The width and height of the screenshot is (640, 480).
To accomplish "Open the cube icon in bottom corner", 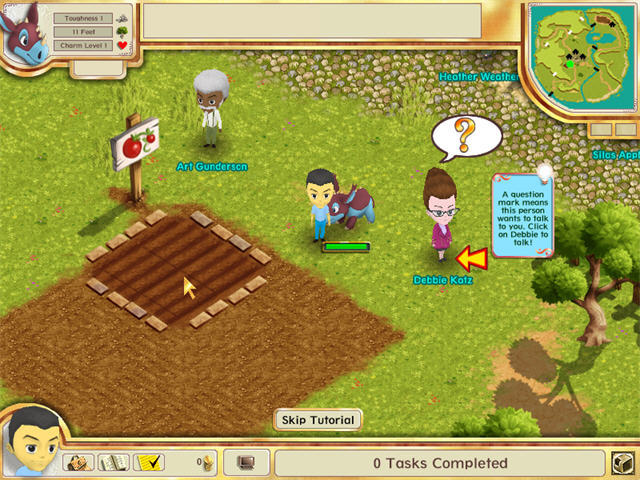I will coord(621,464).
